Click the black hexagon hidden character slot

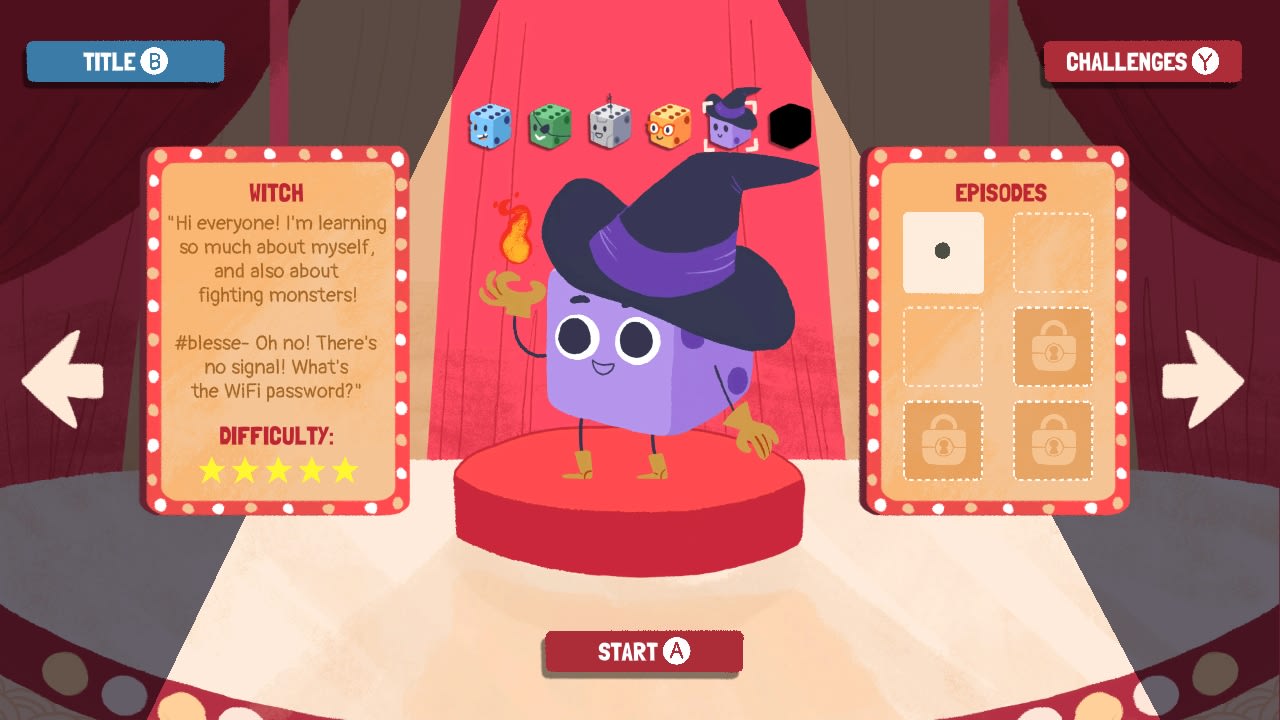(791, 124)
